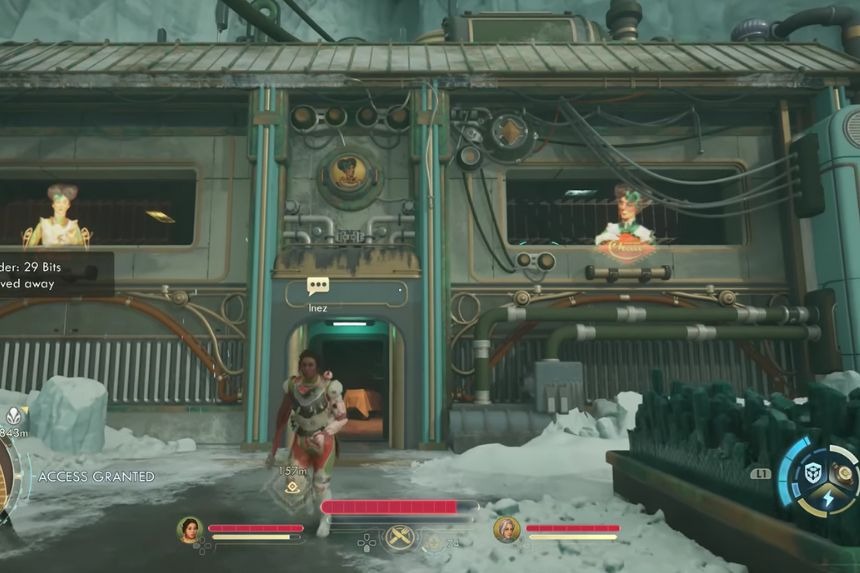
Task: Activate the cube gadget in the wheel
Action: (x=814, y=471)
